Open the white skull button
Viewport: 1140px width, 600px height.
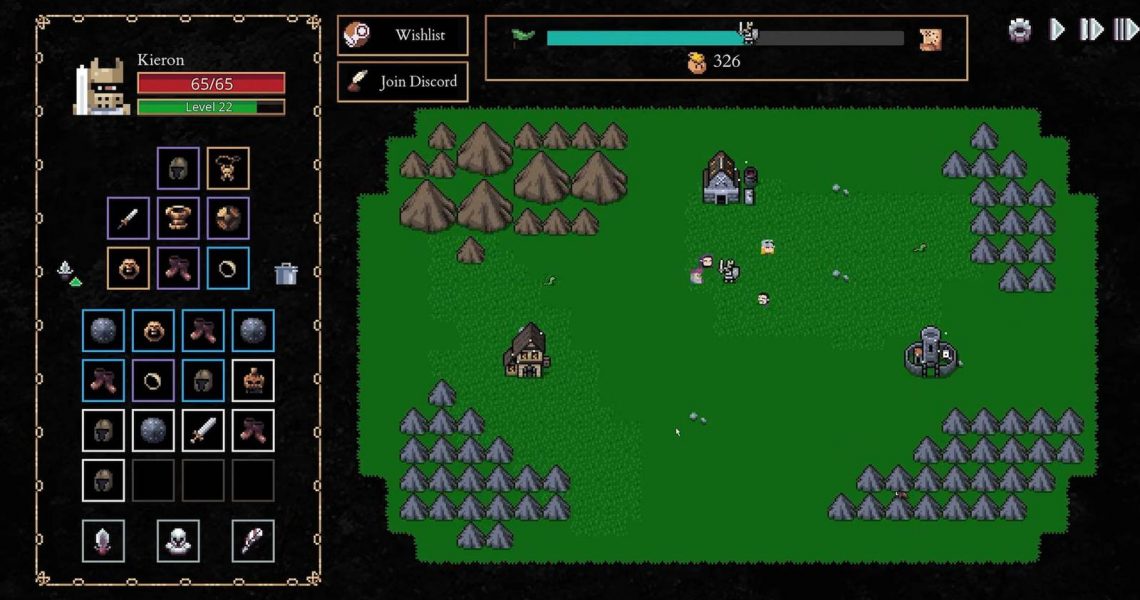[178, 541]
